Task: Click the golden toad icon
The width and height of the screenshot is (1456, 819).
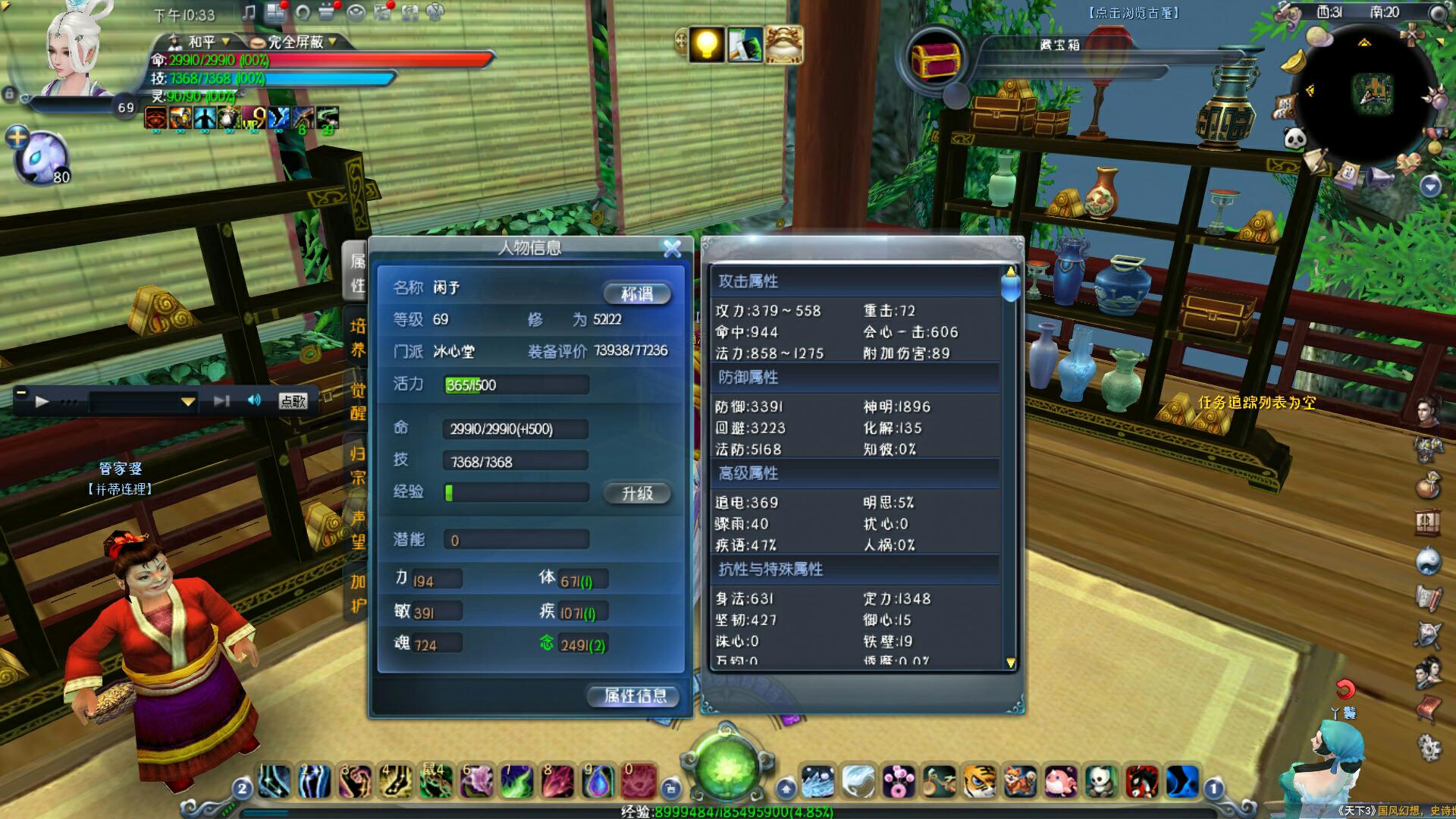Action: click(x=783, y=44)
